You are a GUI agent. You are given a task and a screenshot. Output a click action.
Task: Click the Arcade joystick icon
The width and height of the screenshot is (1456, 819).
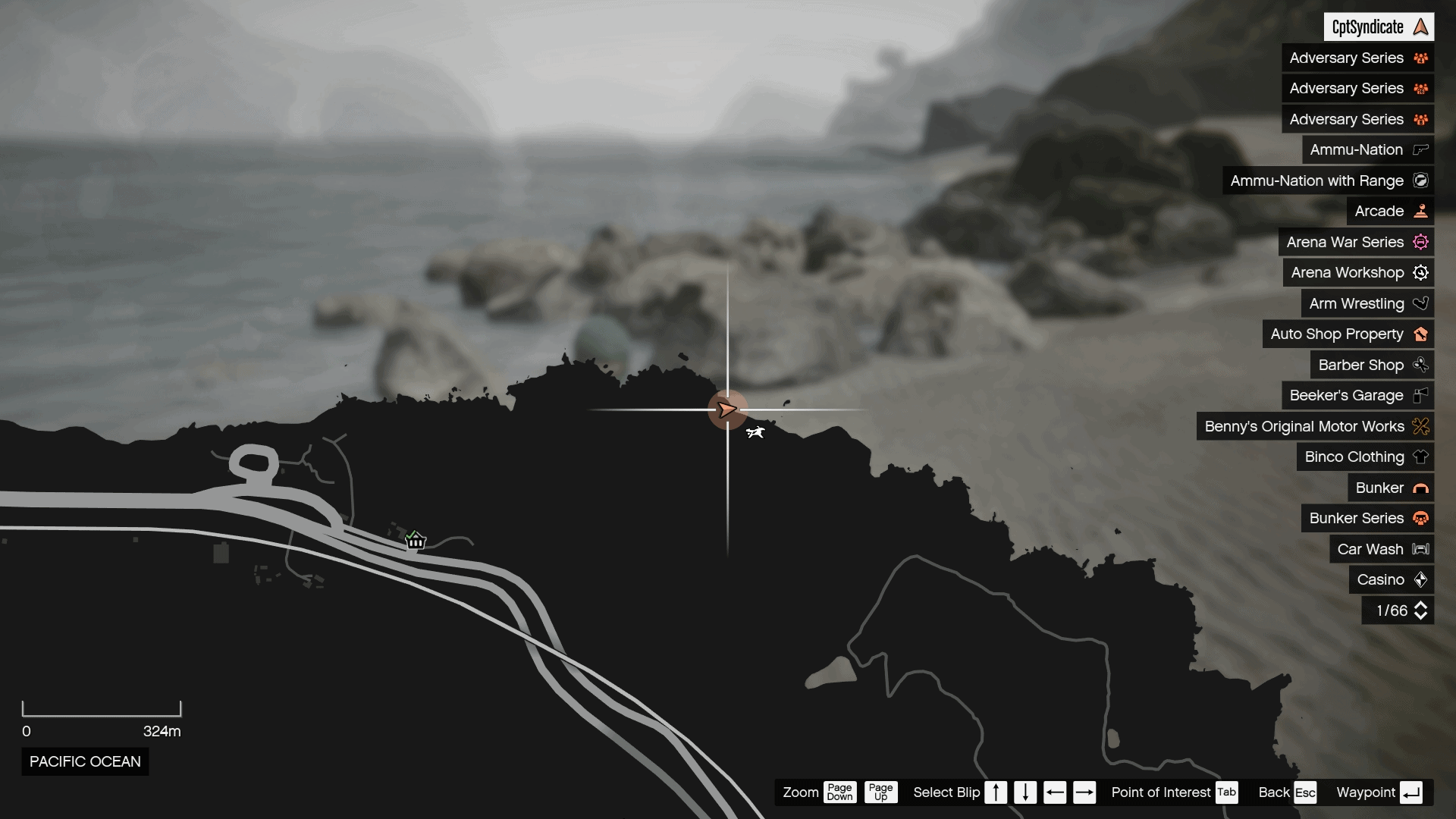[x=1421, y=211]
